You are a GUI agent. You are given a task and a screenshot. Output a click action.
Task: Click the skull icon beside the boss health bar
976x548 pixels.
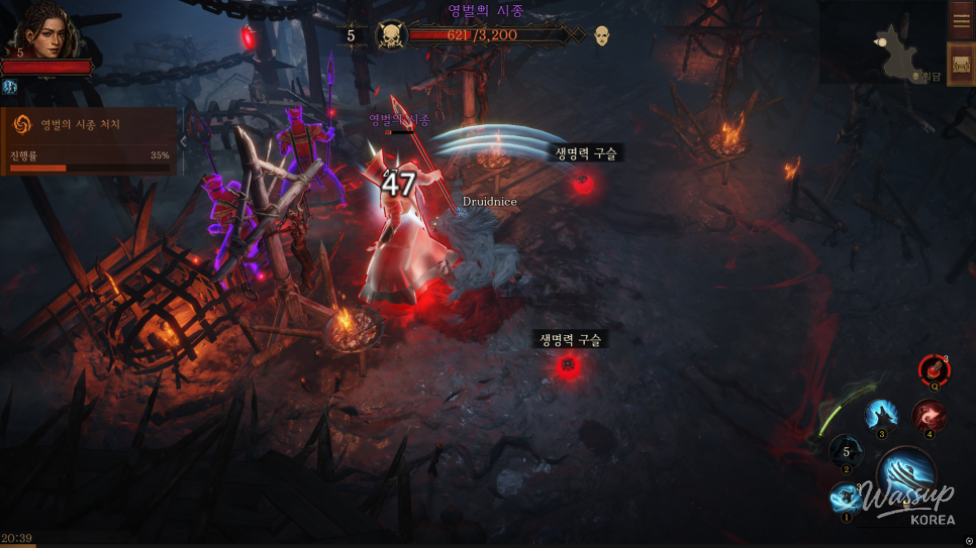click(x=390, y=36)
